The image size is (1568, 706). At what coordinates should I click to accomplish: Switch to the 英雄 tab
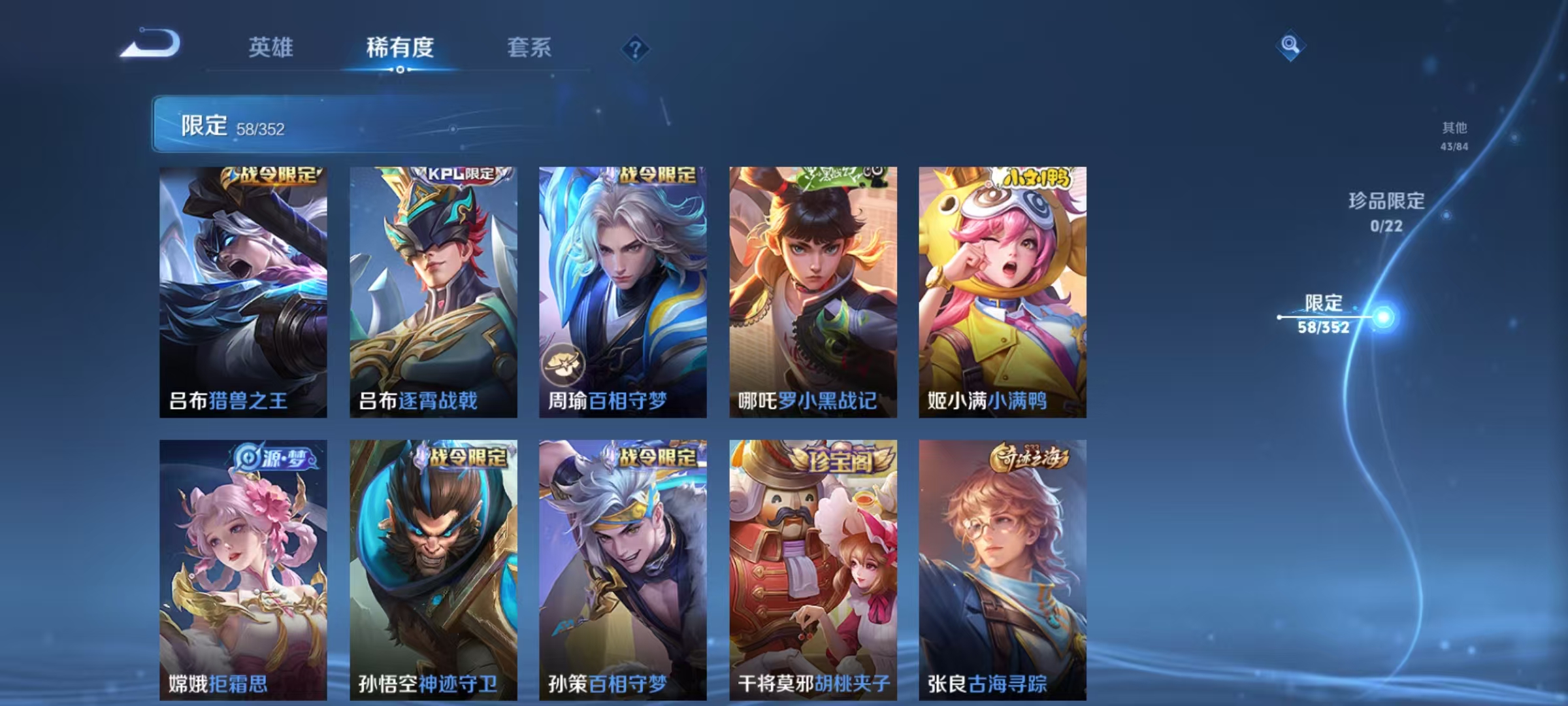coord(271,48)
